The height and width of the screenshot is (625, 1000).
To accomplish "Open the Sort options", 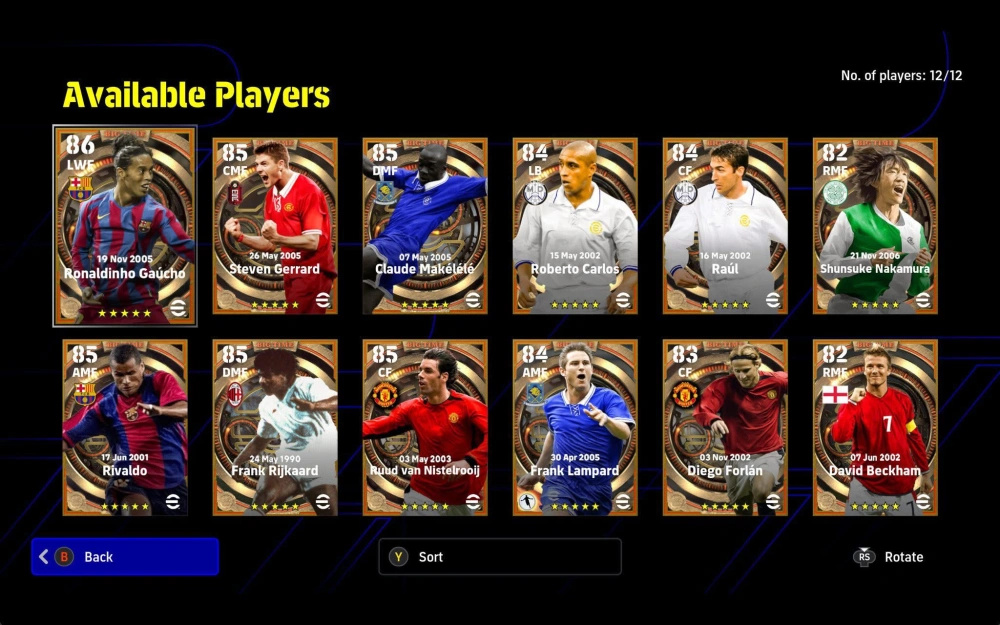I will click(499, 557).
